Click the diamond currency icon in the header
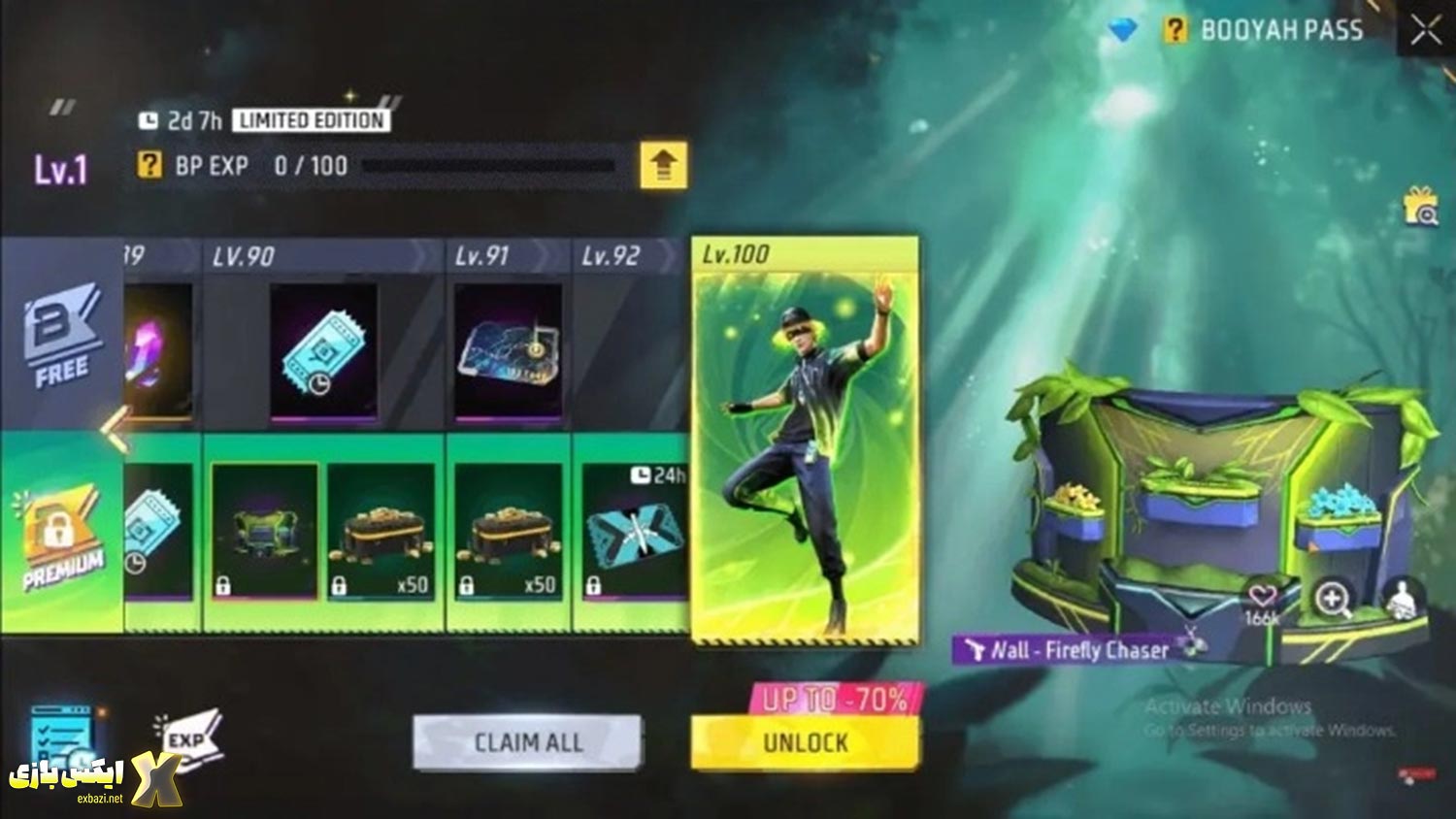1456x819 pixels. point(1121,29)
